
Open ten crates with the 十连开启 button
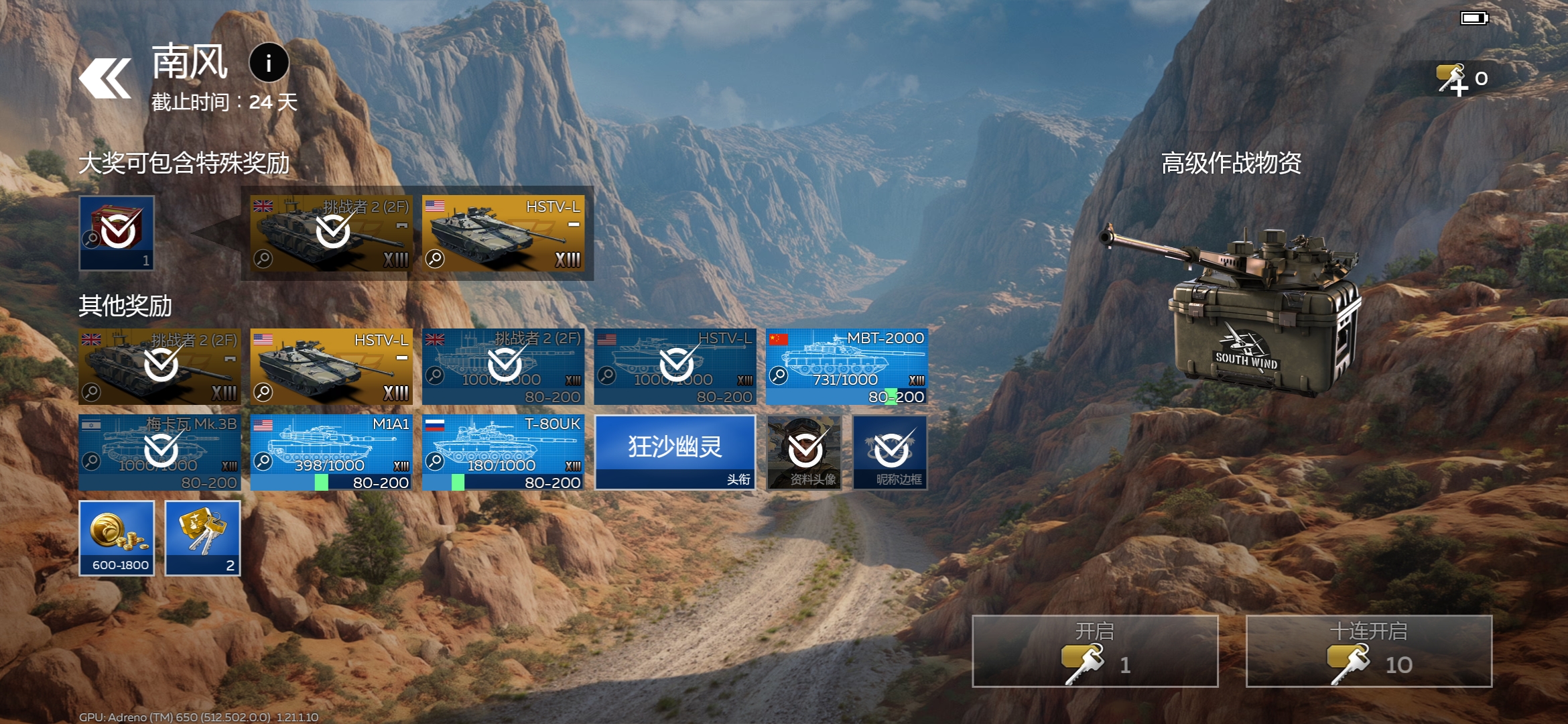(1368, 651)
